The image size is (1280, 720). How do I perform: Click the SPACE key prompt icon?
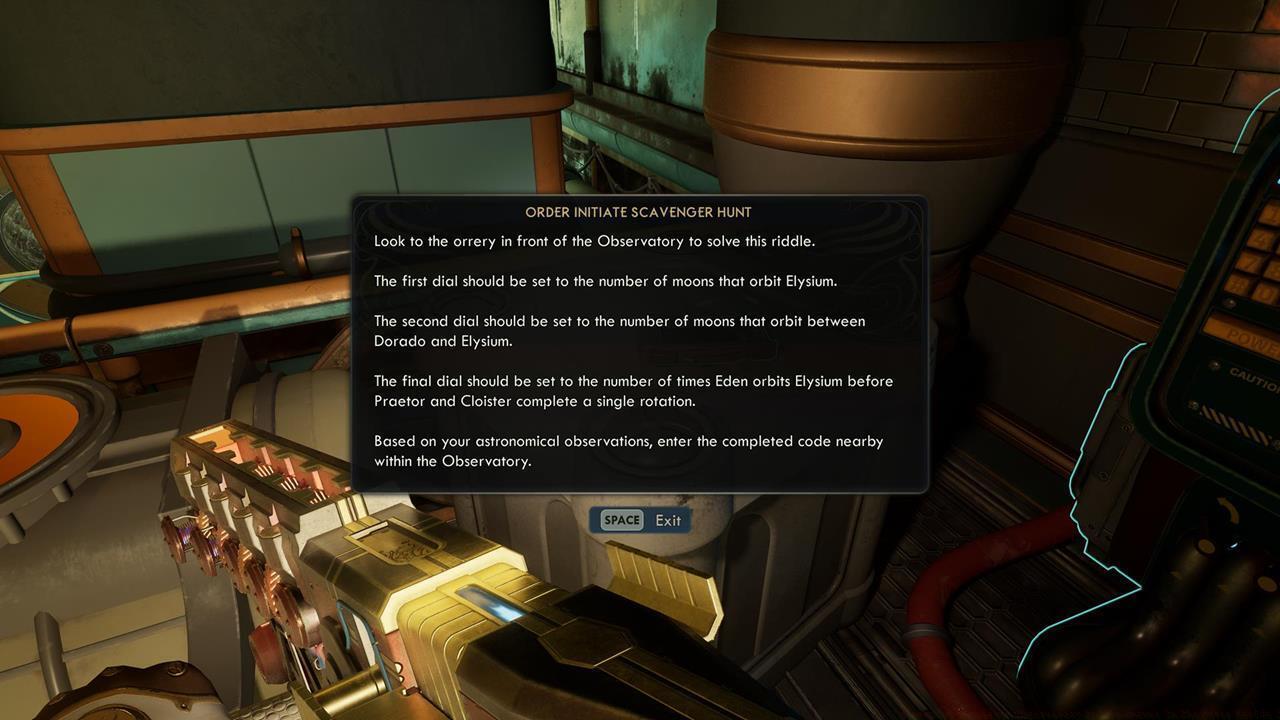(620, 520)
